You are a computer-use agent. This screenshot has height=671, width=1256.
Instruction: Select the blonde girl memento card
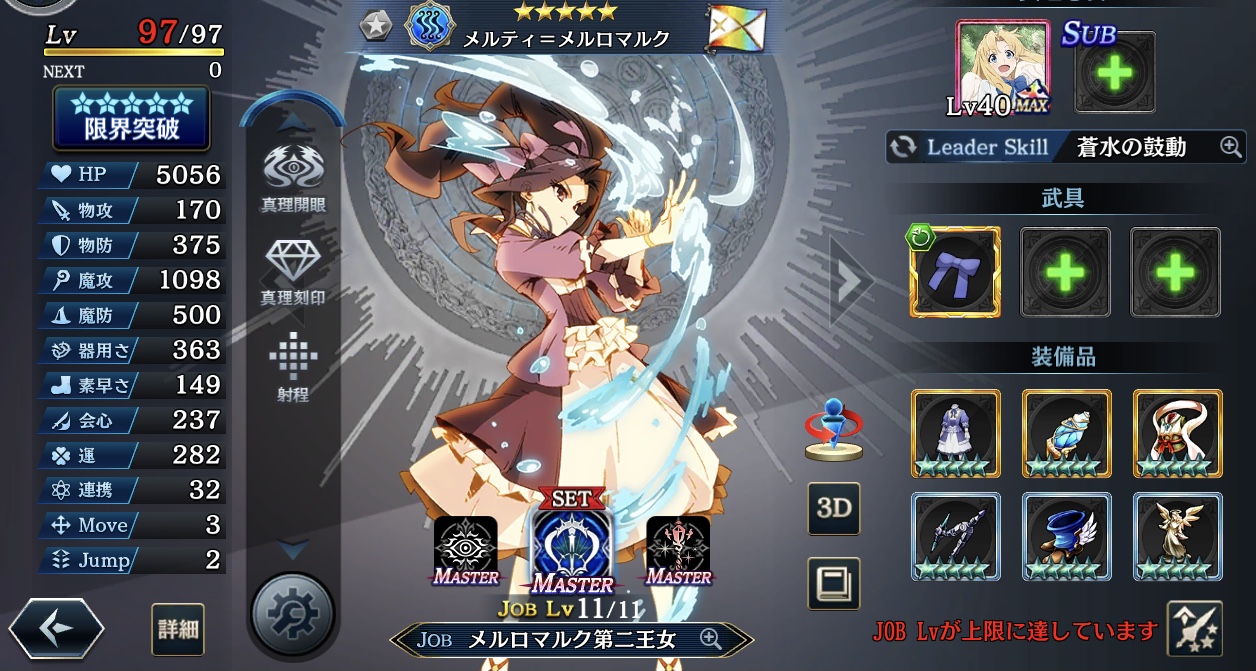pos(1003,68)
